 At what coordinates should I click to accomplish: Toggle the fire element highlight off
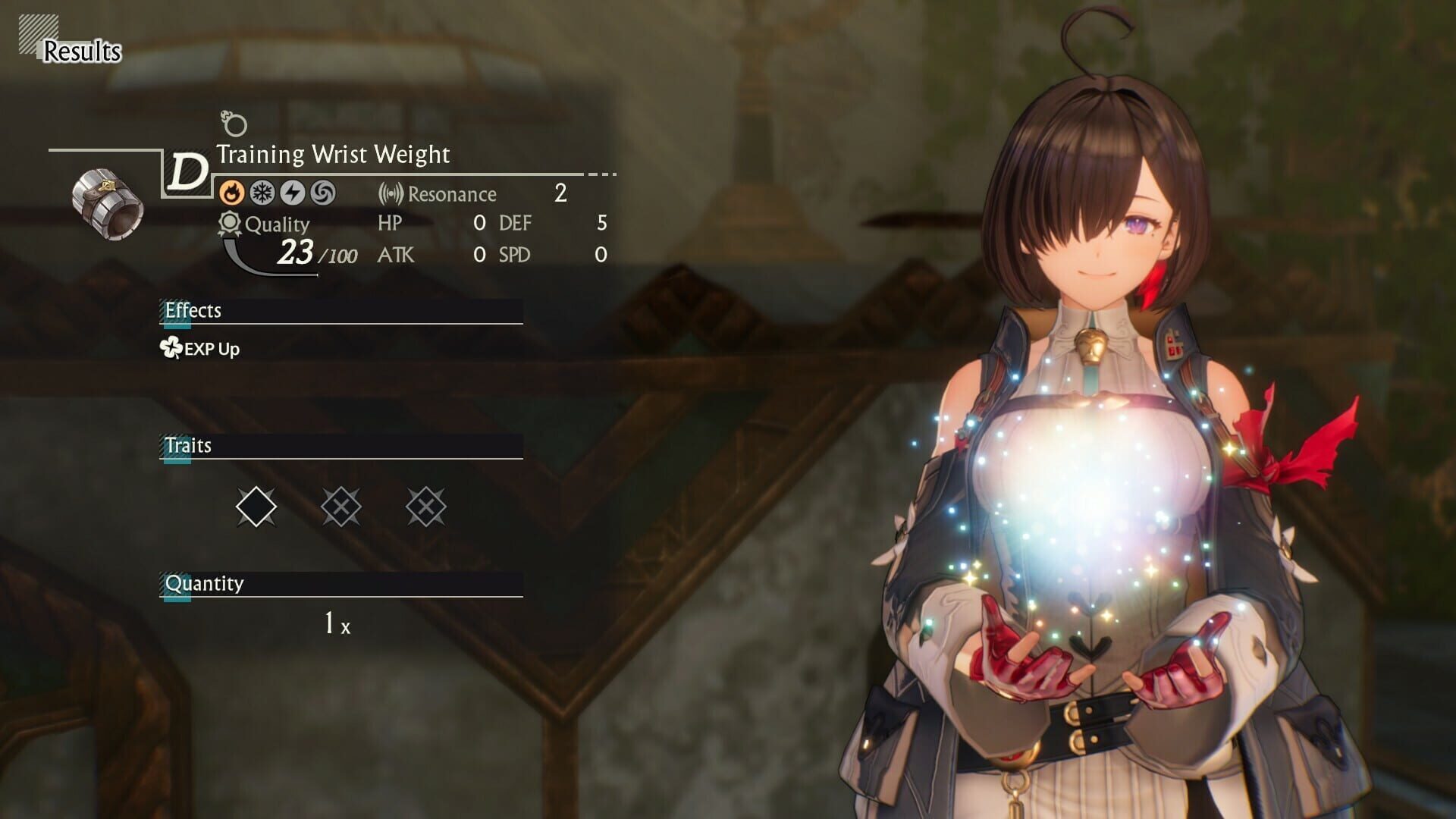[232, 193]
